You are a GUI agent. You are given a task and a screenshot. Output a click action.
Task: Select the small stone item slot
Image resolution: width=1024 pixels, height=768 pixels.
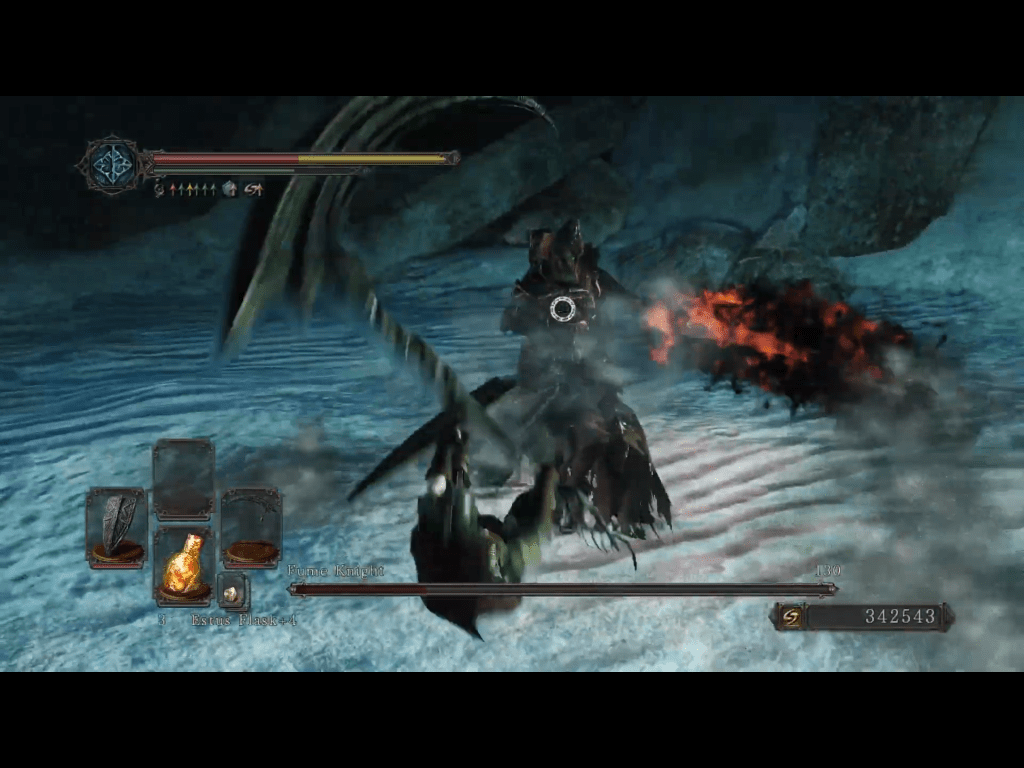[x=232, y=593]
